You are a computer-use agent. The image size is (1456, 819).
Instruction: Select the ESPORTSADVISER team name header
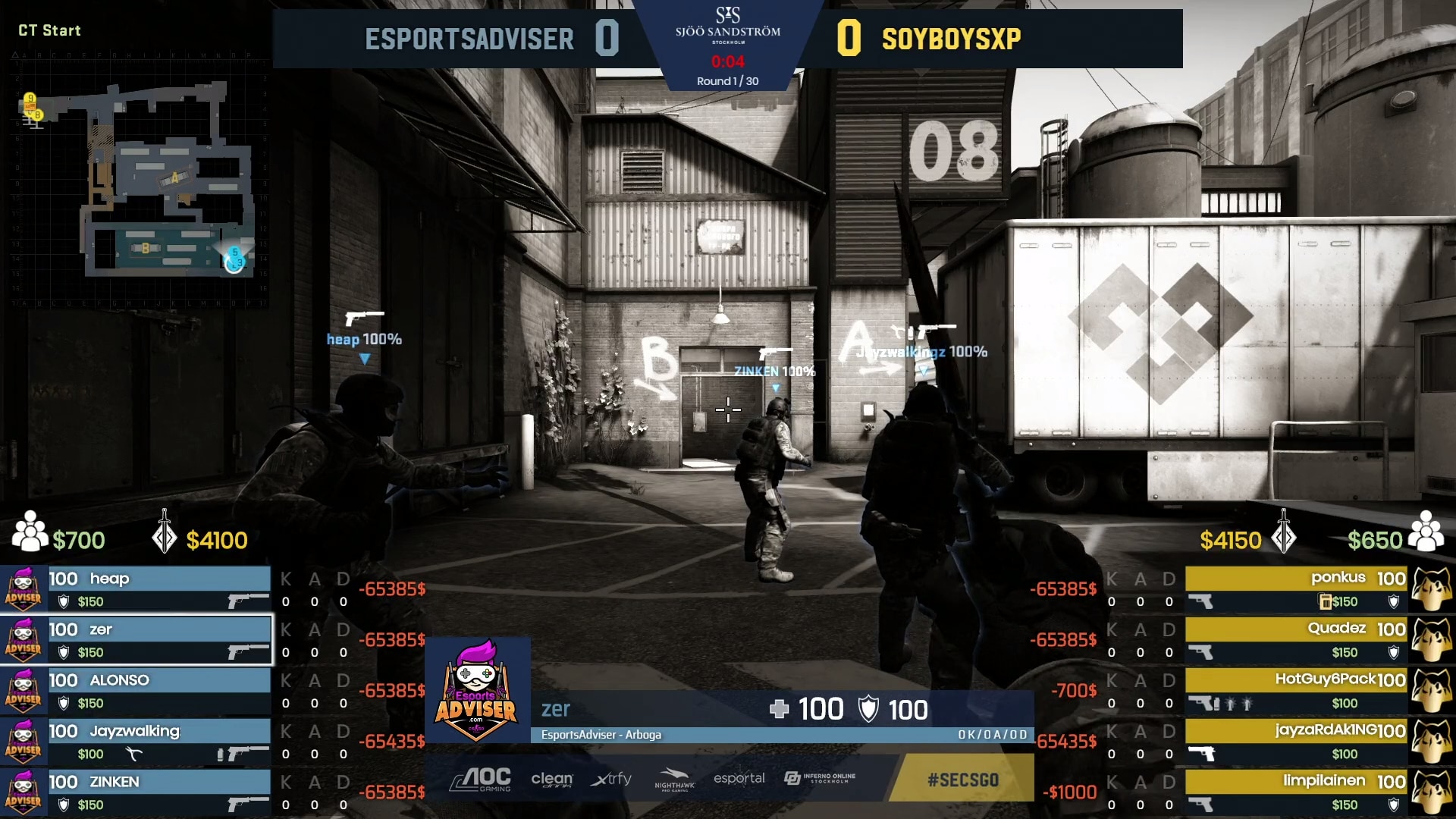[x=470, y=39]
